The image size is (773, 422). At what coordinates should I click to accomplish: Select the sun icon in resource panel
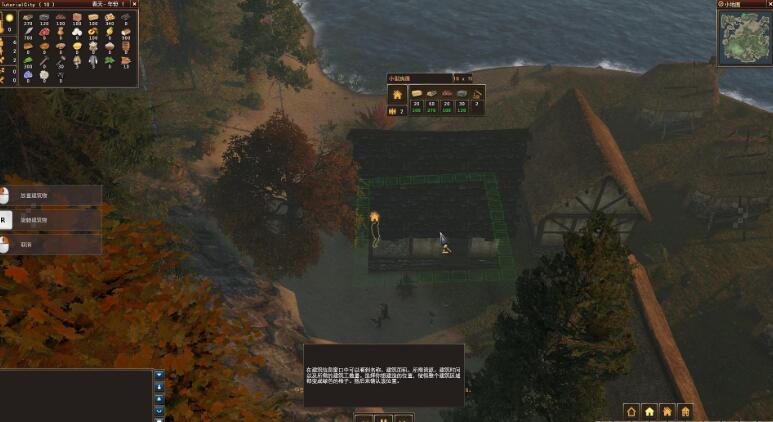(x=9, y=19)
